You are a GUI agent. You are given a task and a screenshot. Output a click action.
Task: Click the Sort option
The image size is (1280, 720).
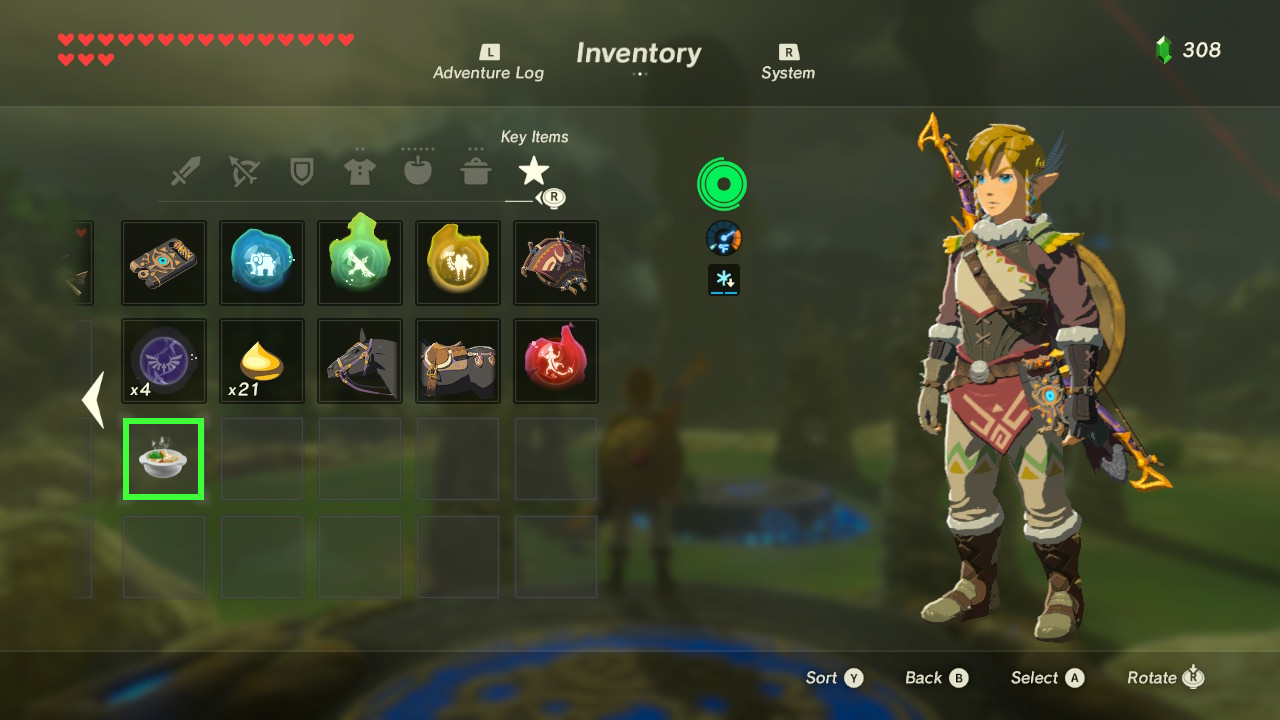(x=834, y=678)
